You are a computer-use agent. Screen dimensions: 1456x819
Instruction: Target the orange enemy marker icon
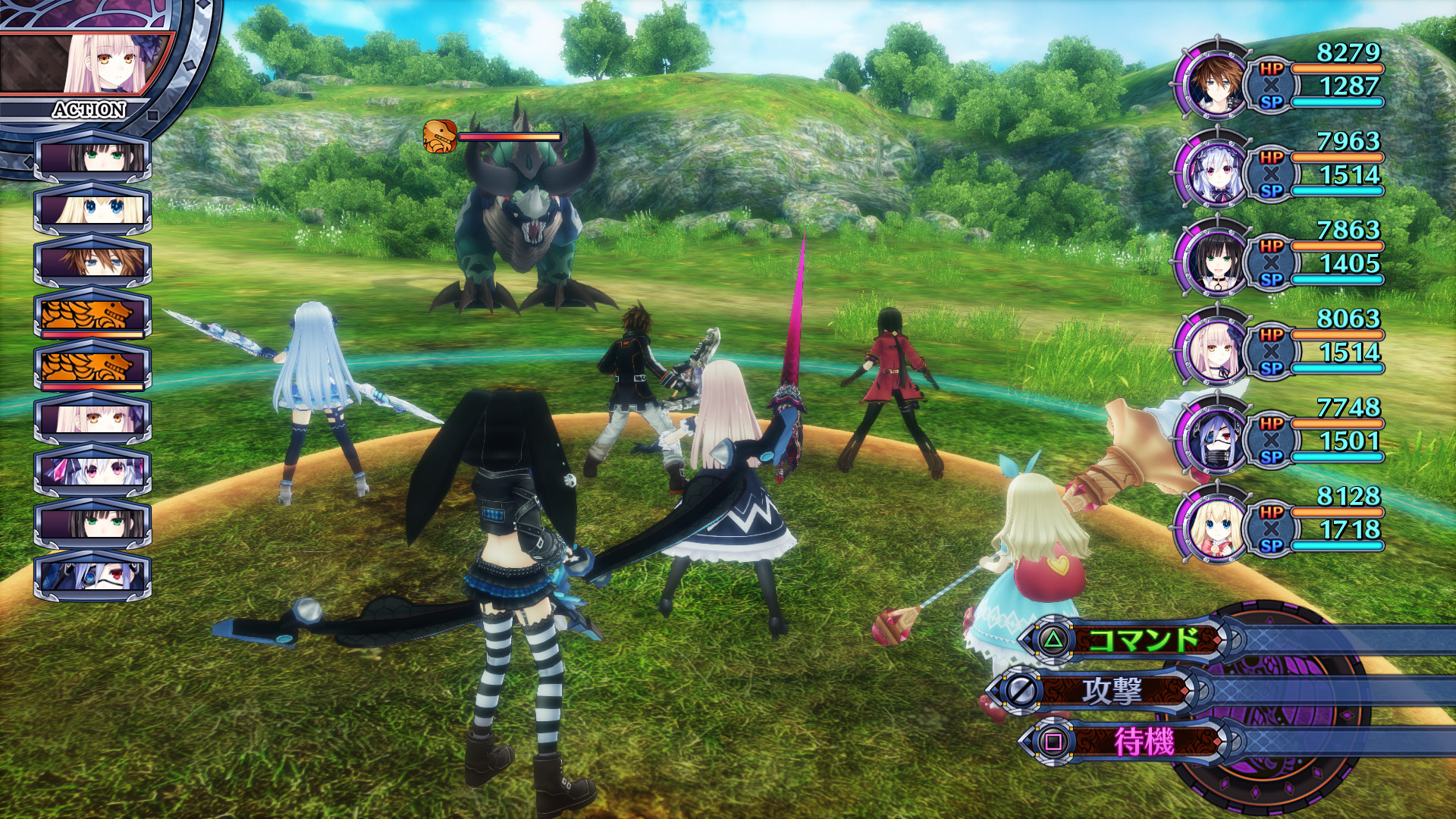(440, 136)
